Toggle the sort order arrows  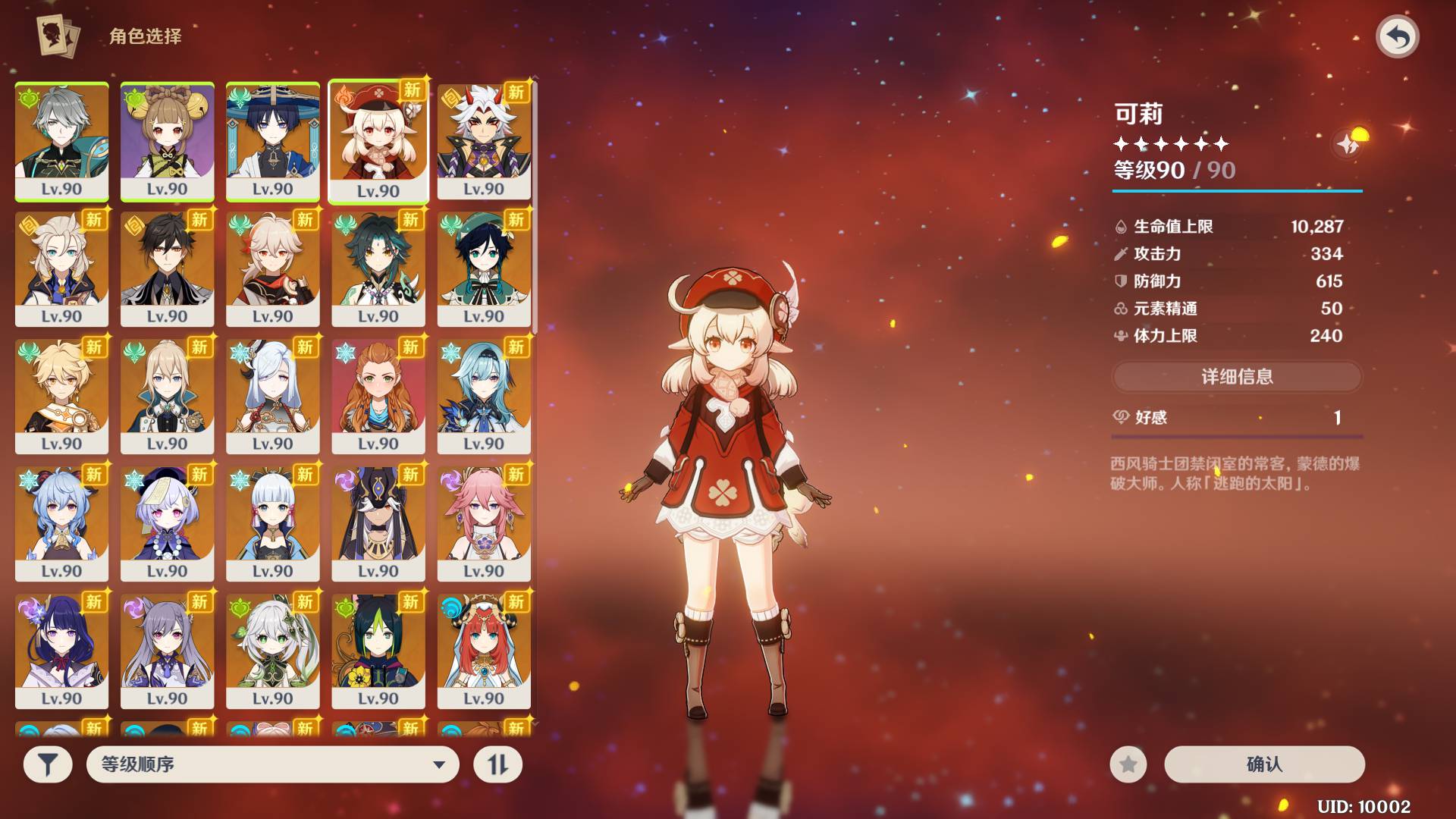click(x=497, y=764)
